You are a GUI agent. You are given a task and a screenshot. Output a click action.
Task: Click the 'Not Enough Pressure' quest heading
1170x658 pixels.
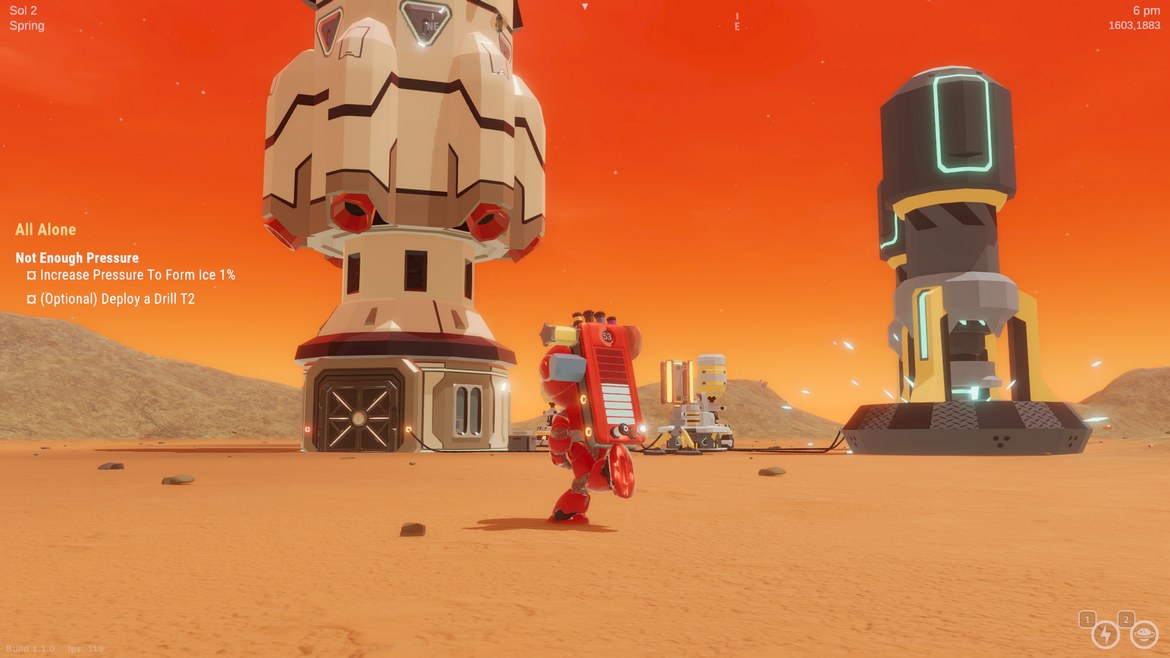pos(77,258)
